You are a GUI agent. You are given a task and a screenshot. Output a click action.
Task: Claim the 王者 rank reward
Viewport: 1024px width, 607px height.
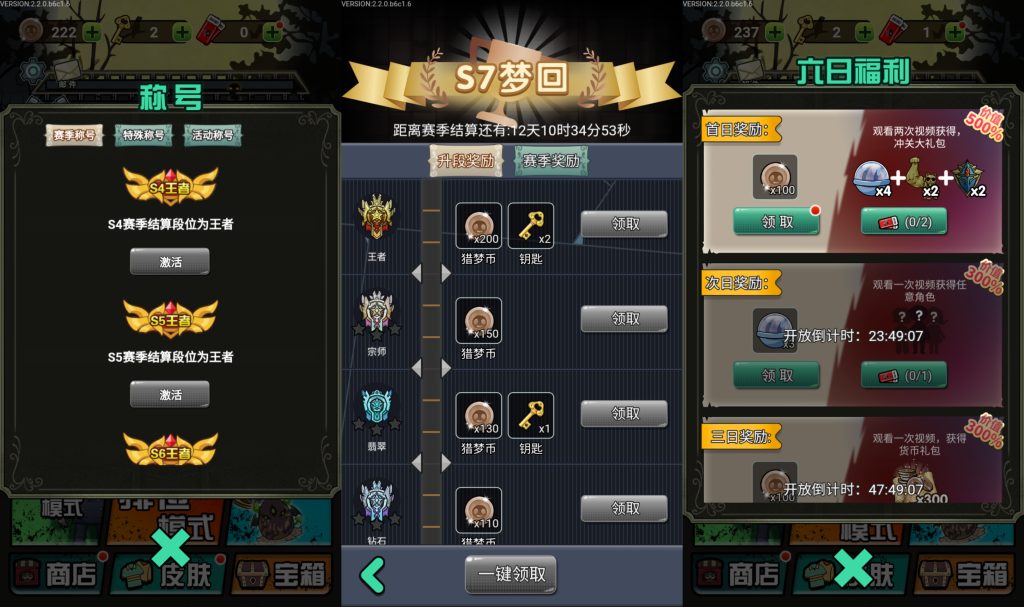(624, 224)
